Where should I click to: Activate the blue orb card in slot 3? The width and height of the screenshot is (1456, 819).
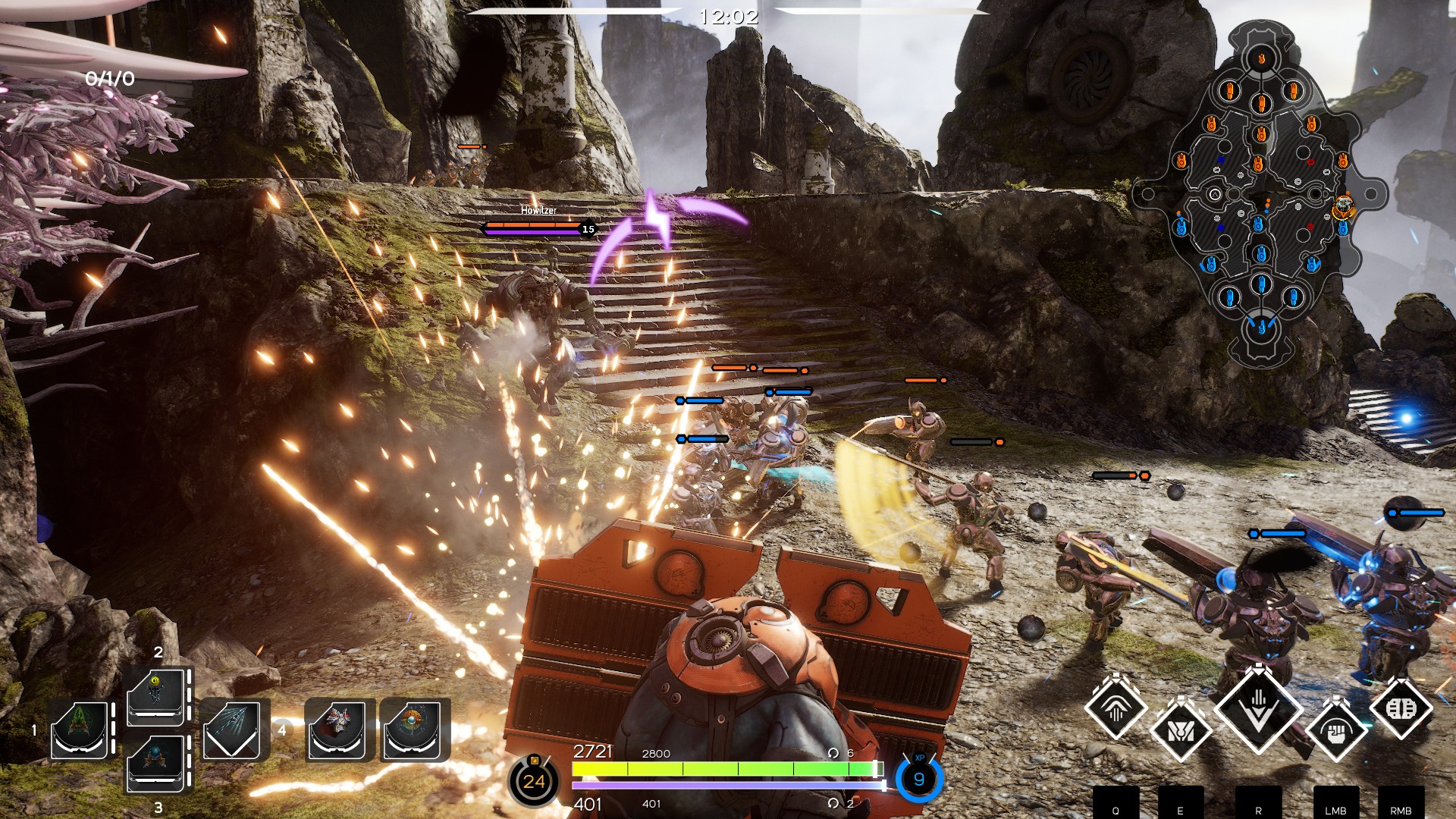(156, 764)
